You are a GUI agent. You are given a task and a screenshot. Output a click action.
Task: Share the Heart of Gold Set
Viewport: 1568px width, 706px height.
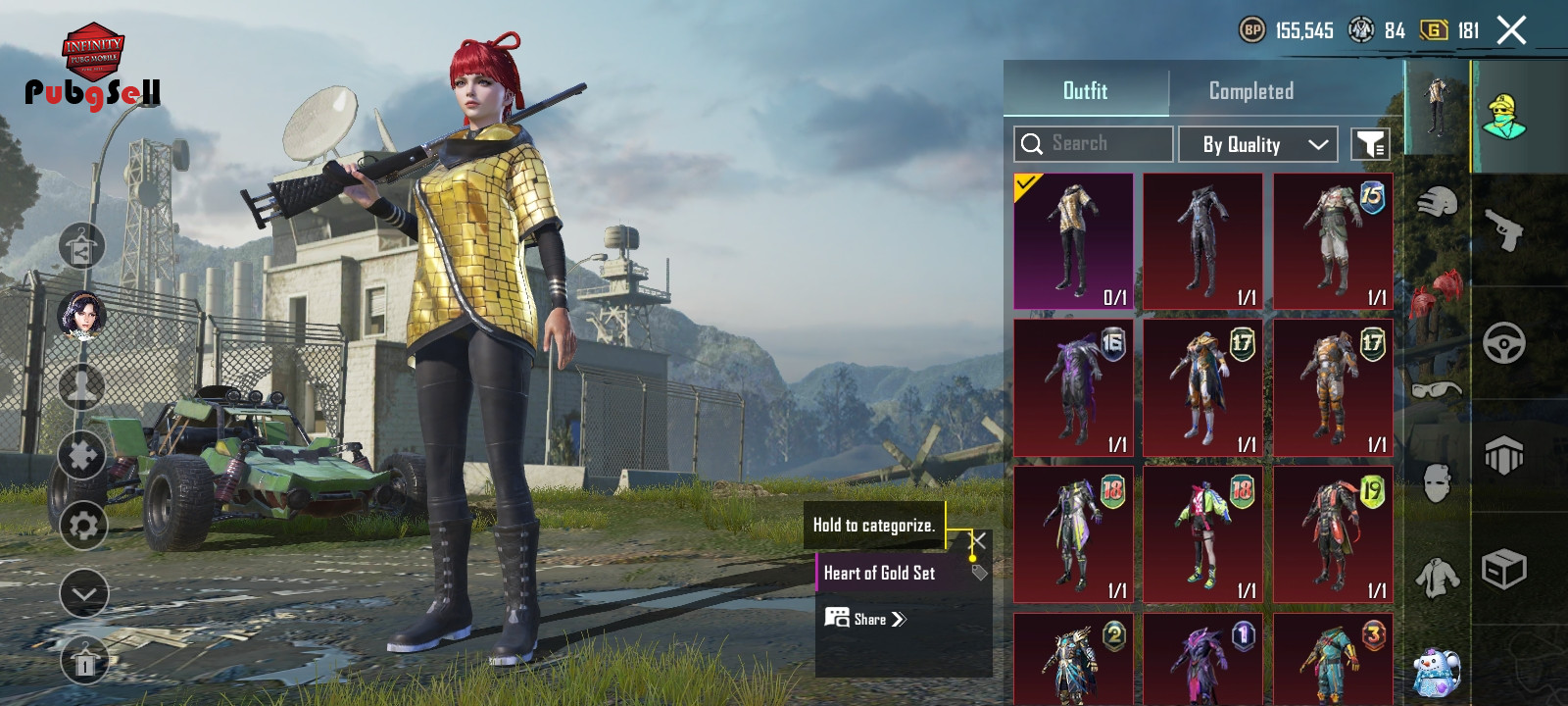point(866,619)
